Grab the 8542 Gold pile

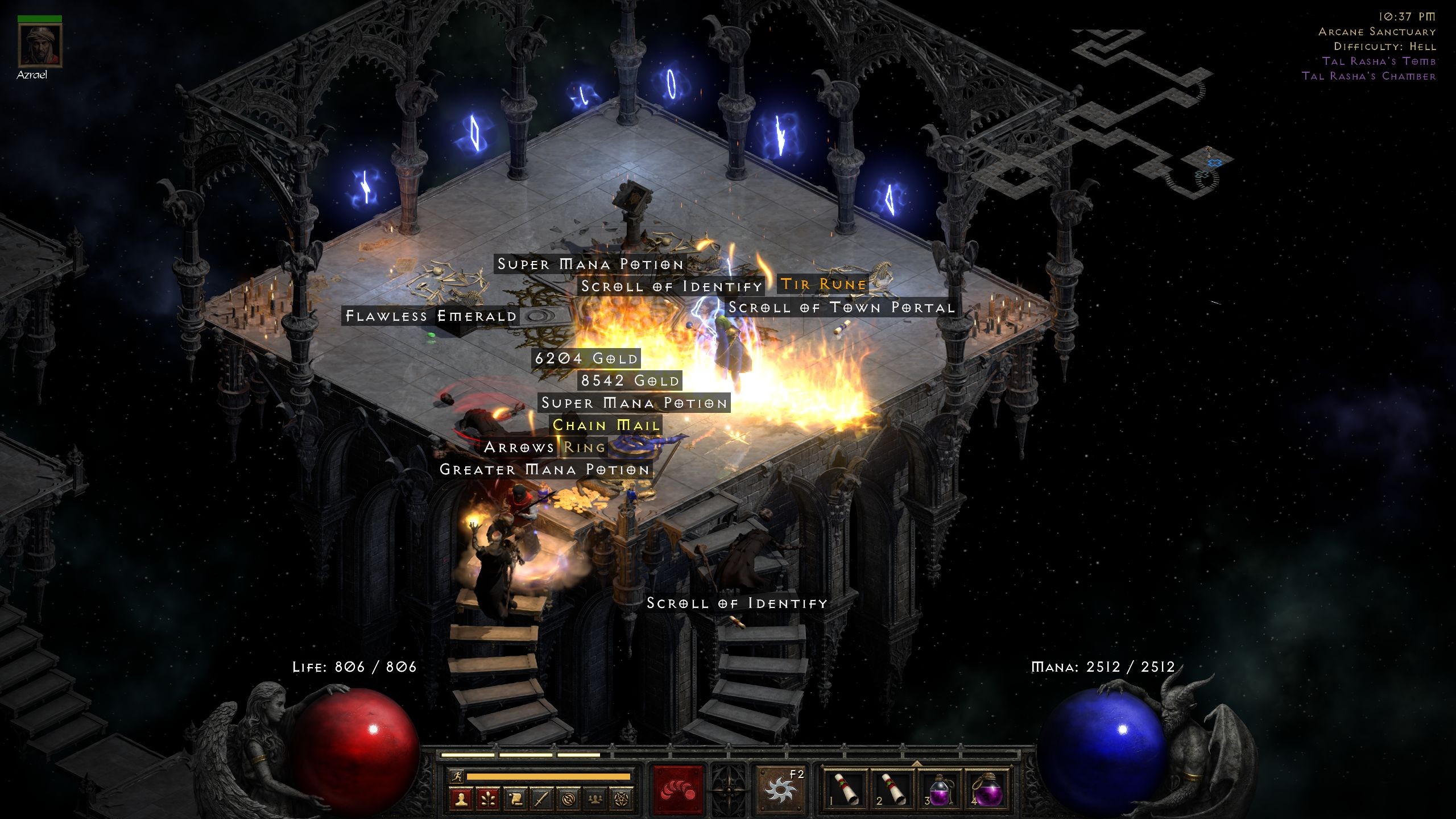click(628, 380)
